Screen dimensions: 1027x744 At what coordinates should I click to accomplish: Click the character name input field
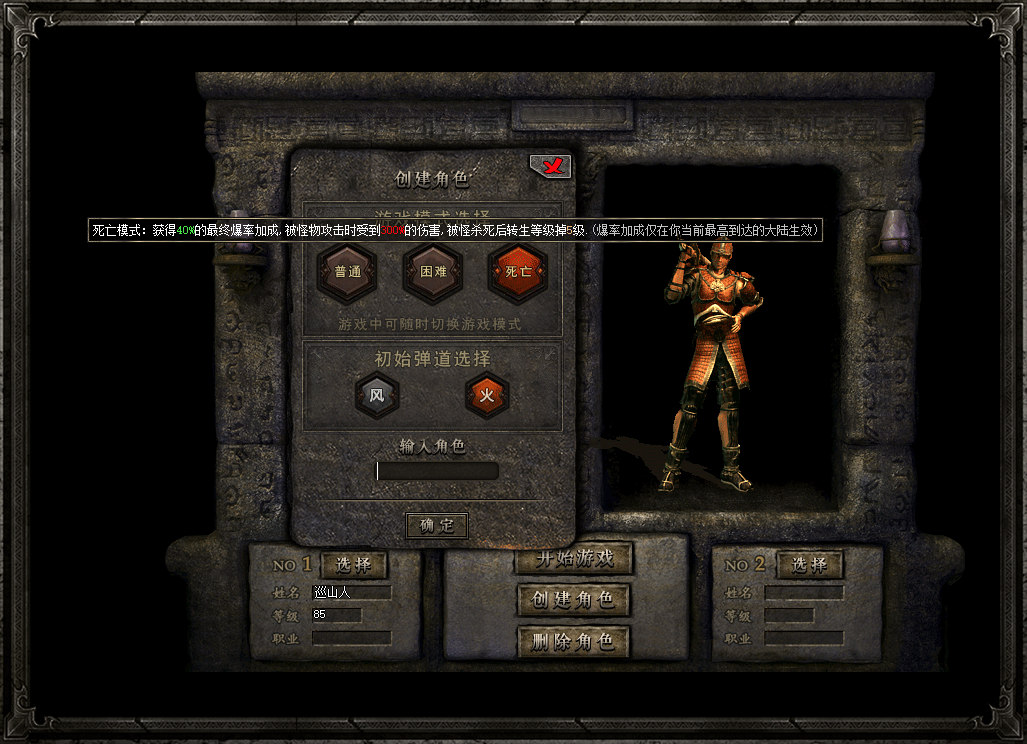437,471
